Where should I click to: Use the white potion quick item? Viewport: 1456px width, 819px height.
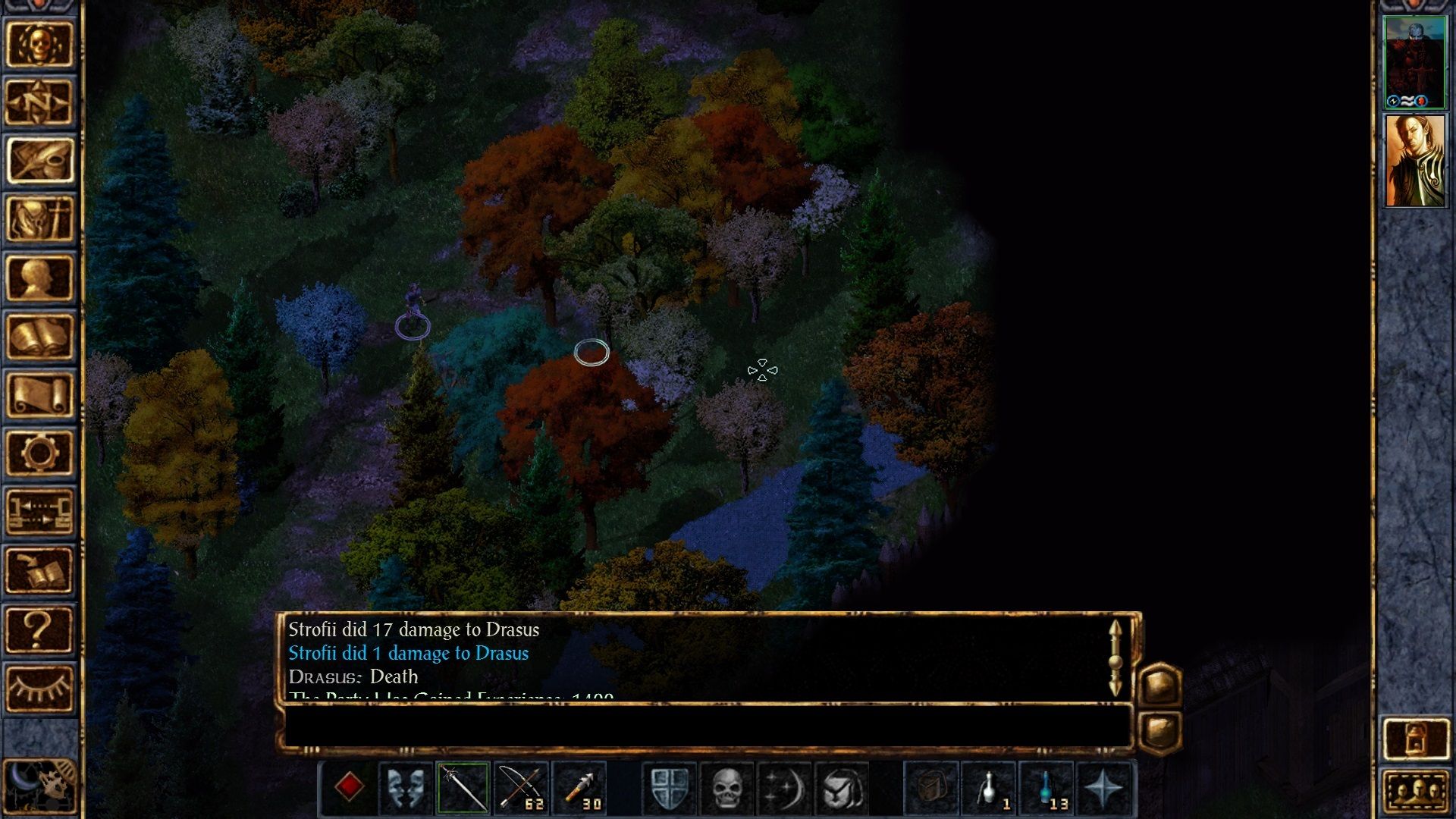[989, 789]
